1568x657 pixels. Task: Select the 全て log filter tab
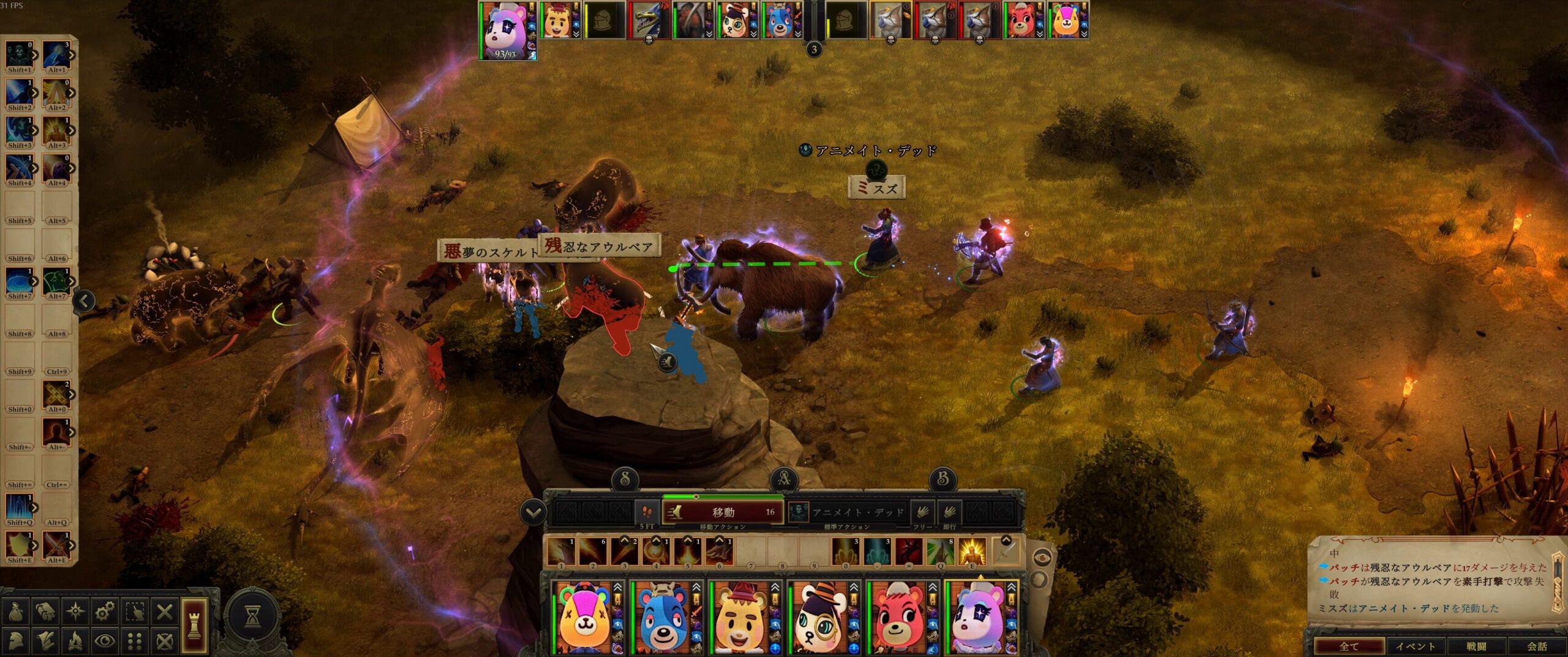click(x=1349, y=646)
